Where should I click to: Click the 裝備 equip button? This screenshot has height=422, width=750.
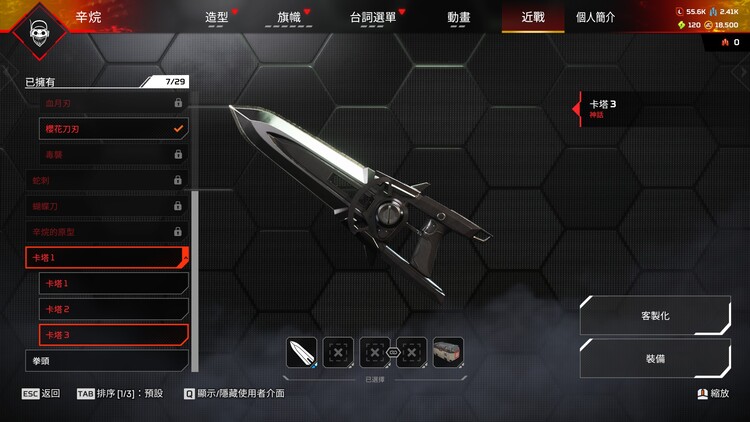click(x=654, y=357)
